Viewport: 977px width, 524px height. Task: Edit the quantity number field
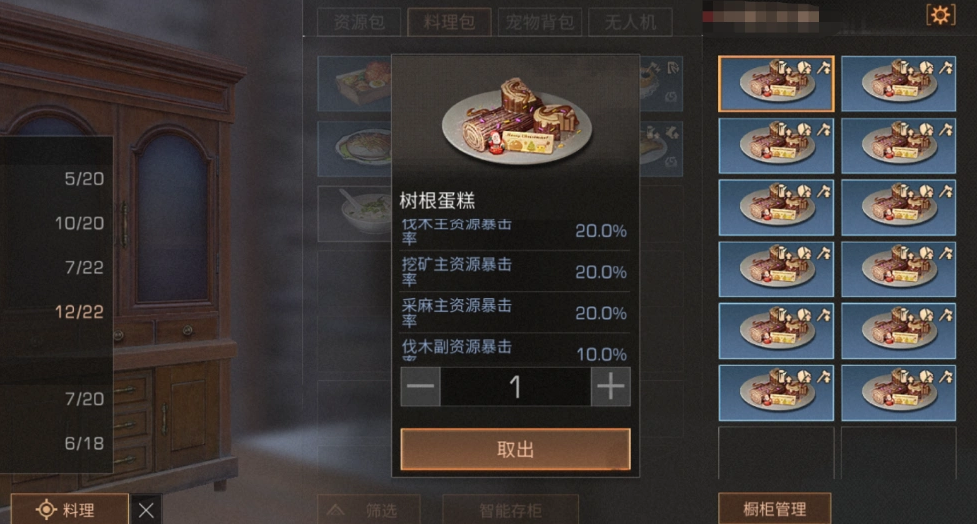515,386
